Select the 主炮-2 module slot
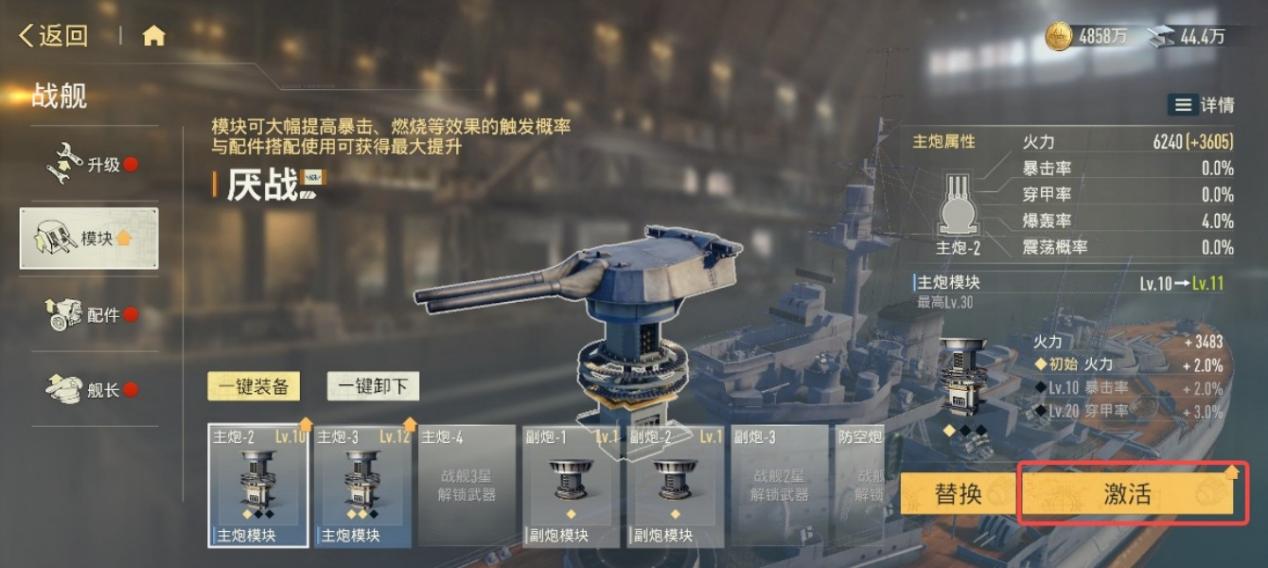This screenshot has width=1268, height=568. (x=258, y=486)
